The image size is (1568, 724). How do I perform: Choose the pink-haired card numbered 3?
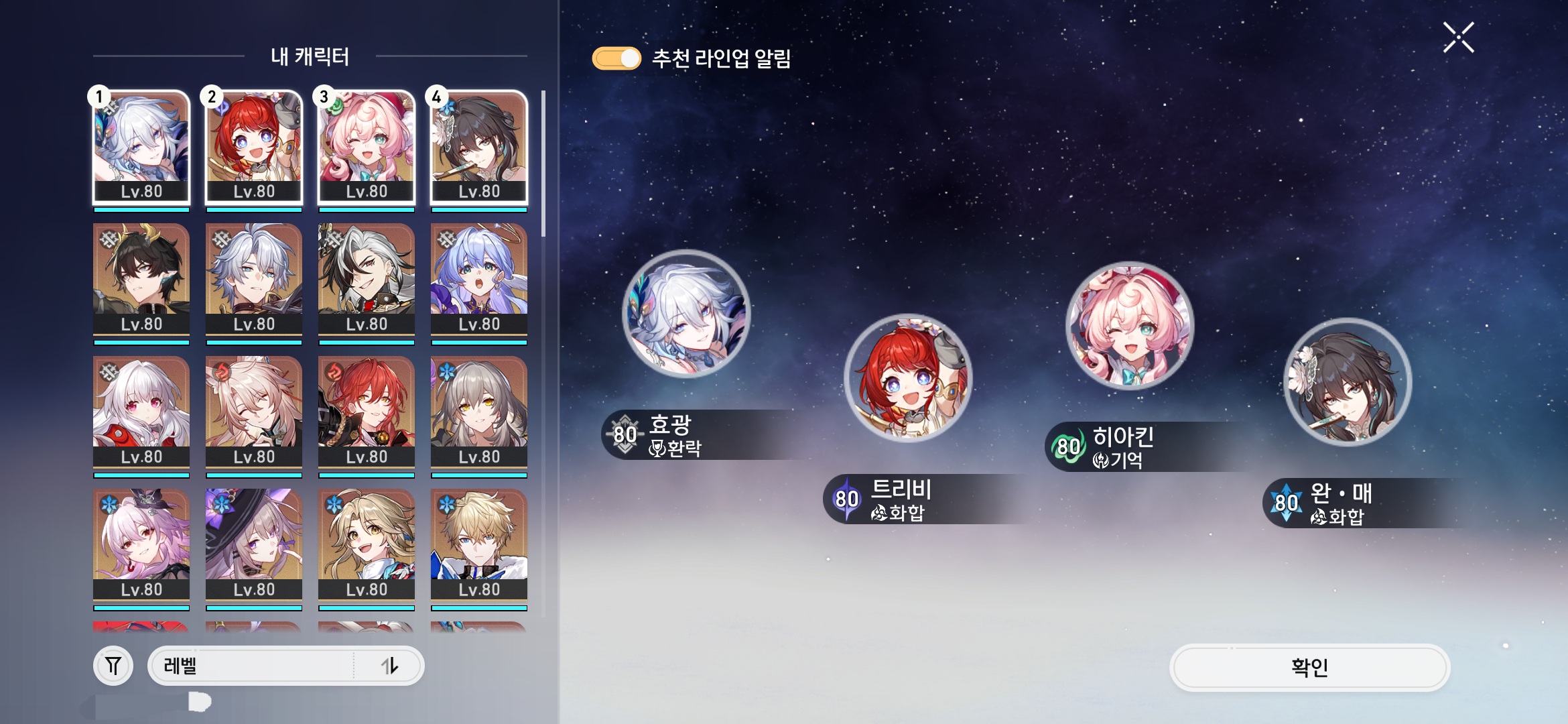(367, 147)
